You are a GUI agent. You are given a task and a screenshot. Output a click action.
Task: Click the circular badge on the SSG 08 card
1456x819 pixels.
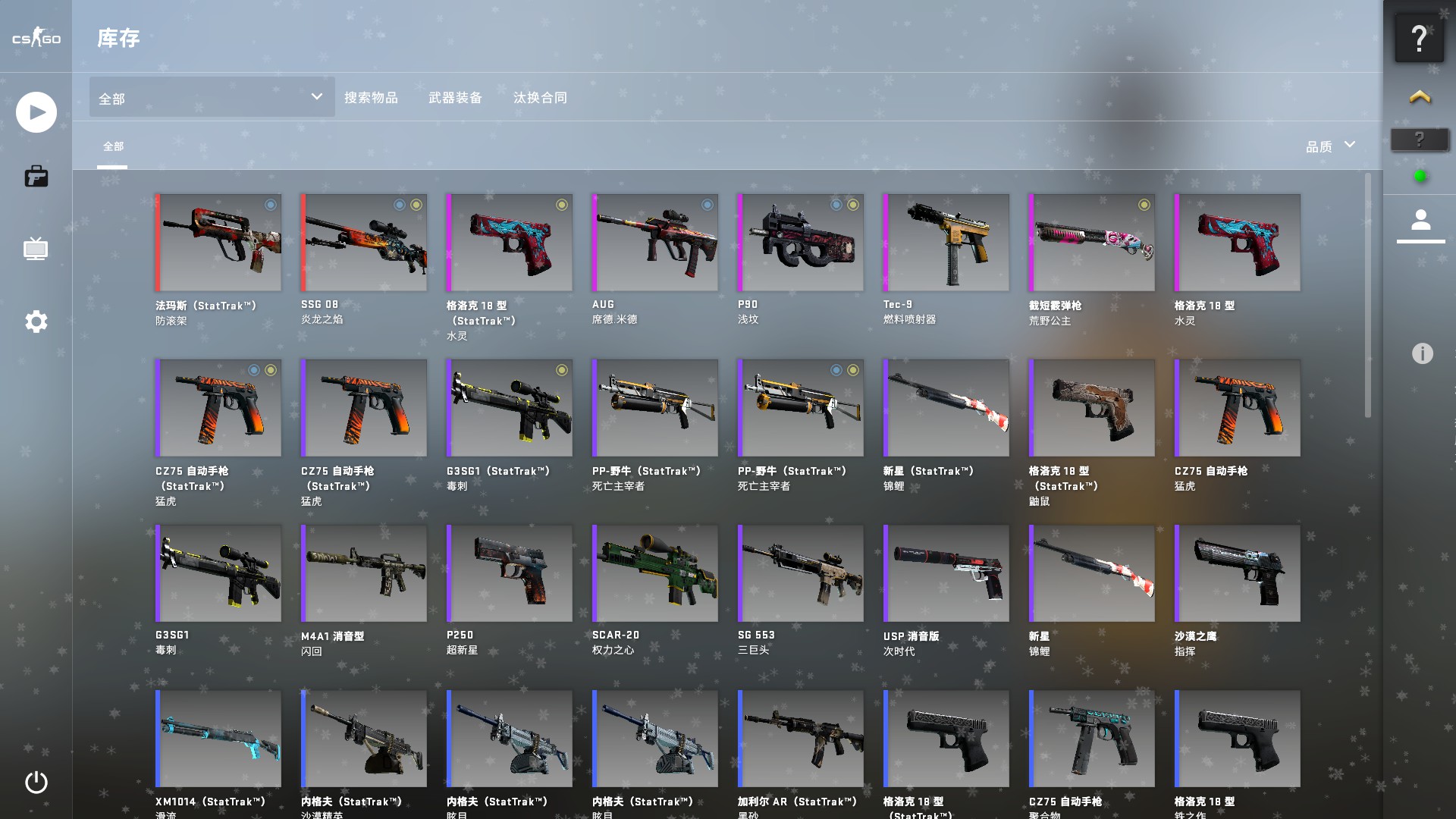point(402,206)
